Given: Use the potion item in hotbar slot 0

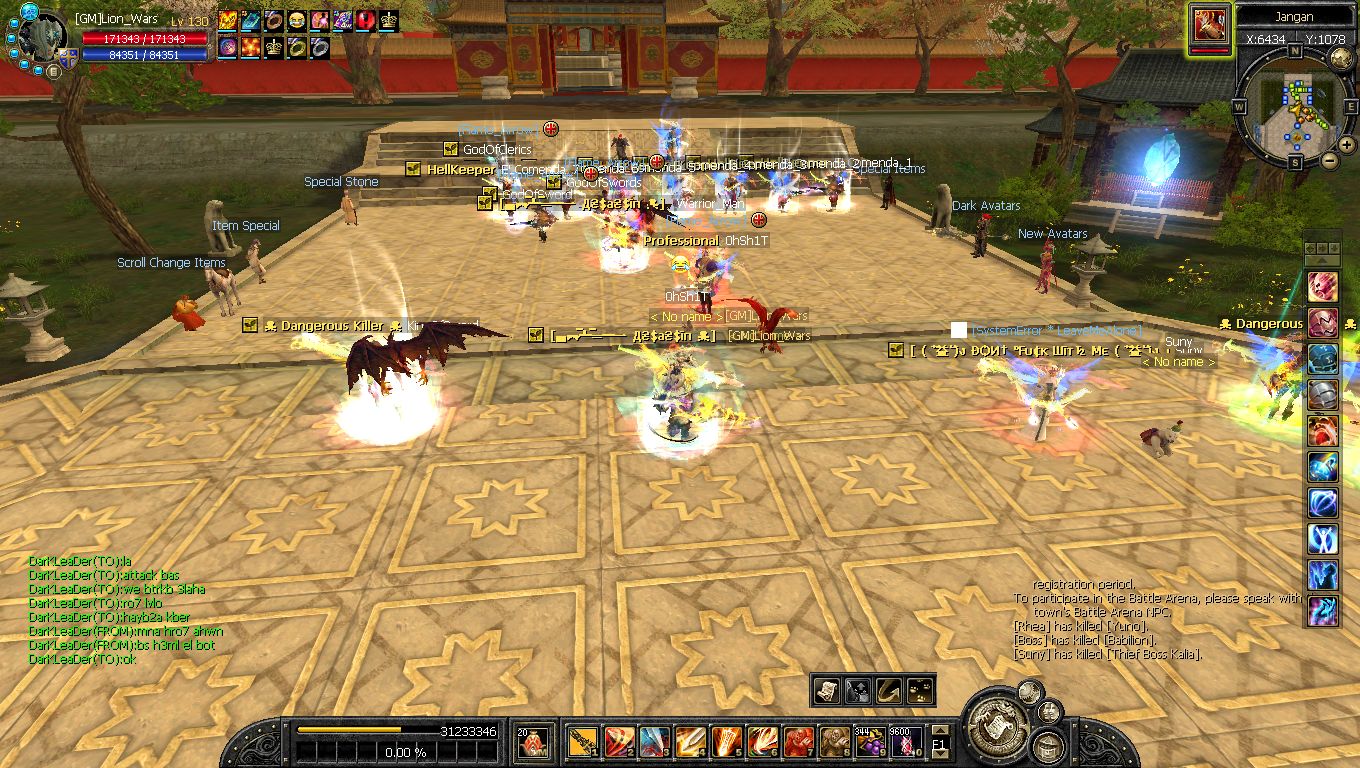Looking at the screenshot, I should [x=903, y=741].
